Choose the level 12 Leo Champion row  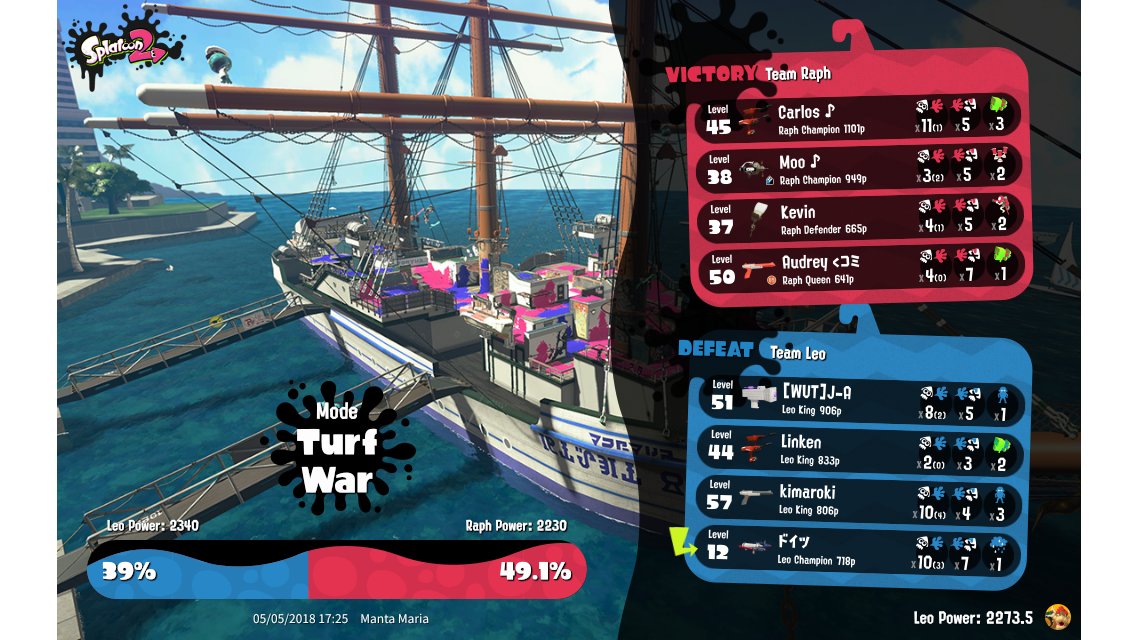click(x=860, y=549)
